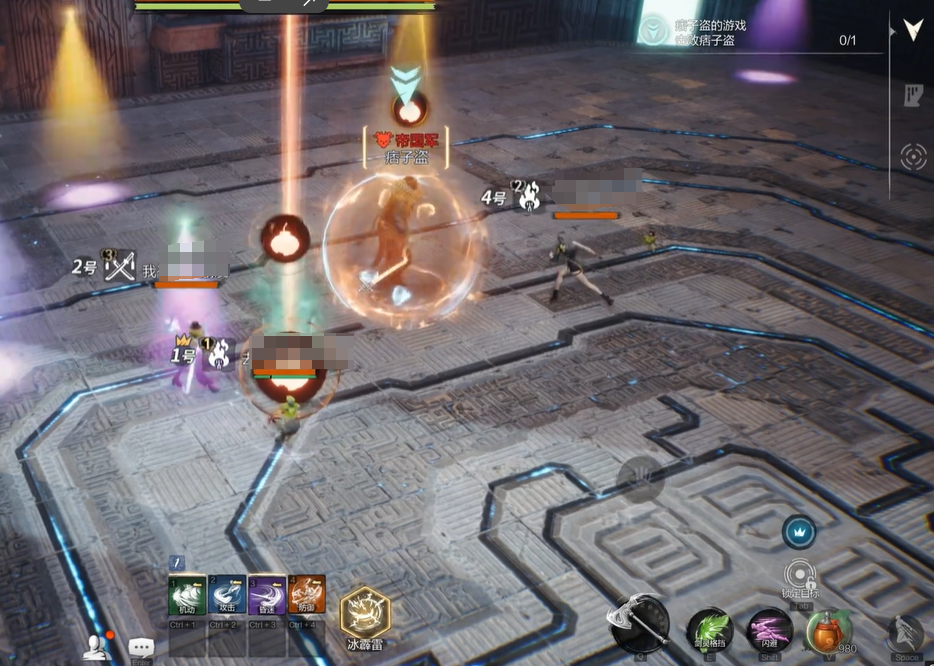
Task: Activate the 闪避 dodge skill
Action: coord(770,631)
